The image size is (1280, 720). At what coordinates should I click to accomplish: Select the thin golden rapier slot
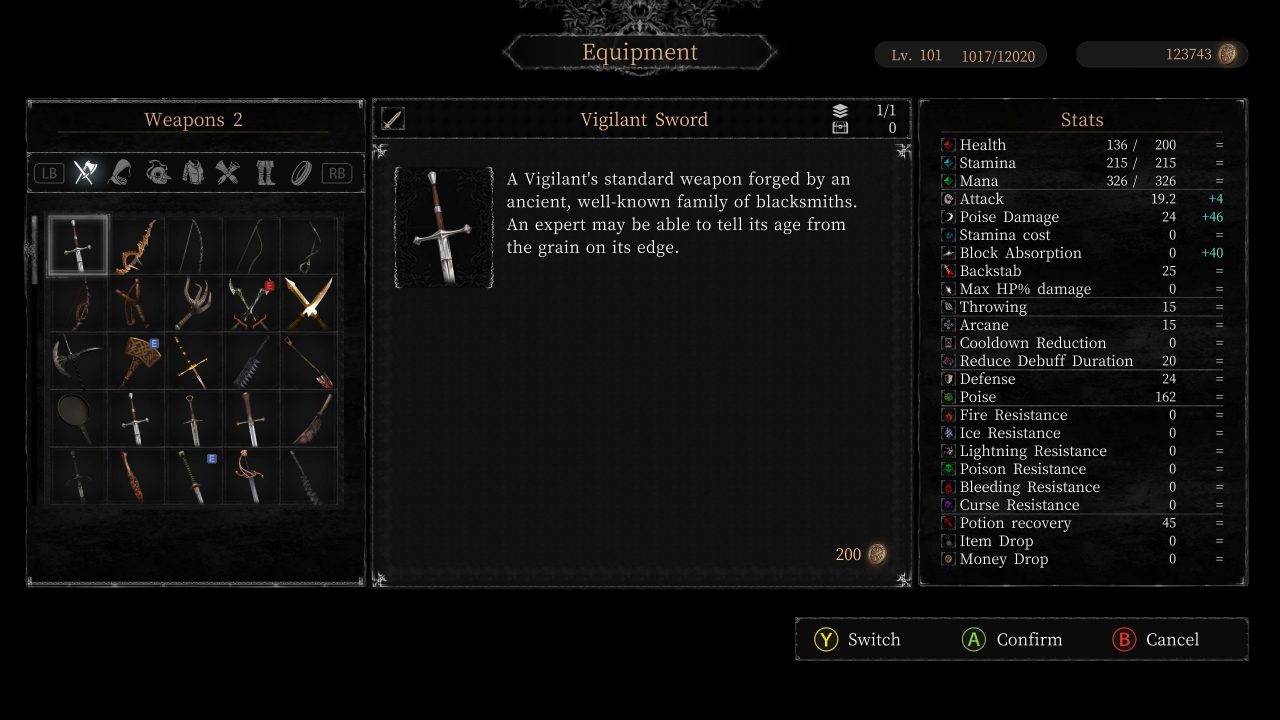tap(194, 361)
